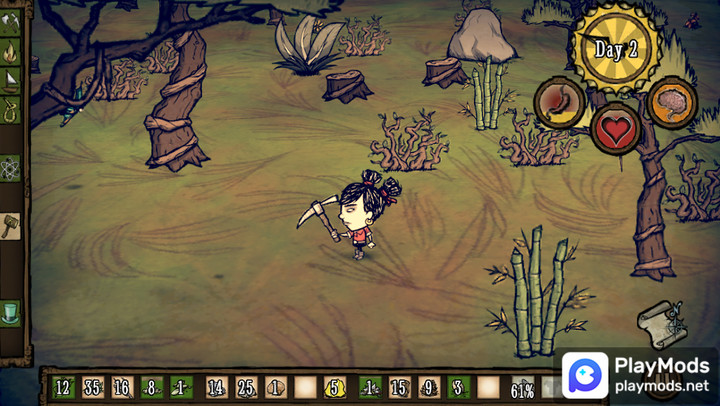Select the inventory stack of 35

point(93,386)
